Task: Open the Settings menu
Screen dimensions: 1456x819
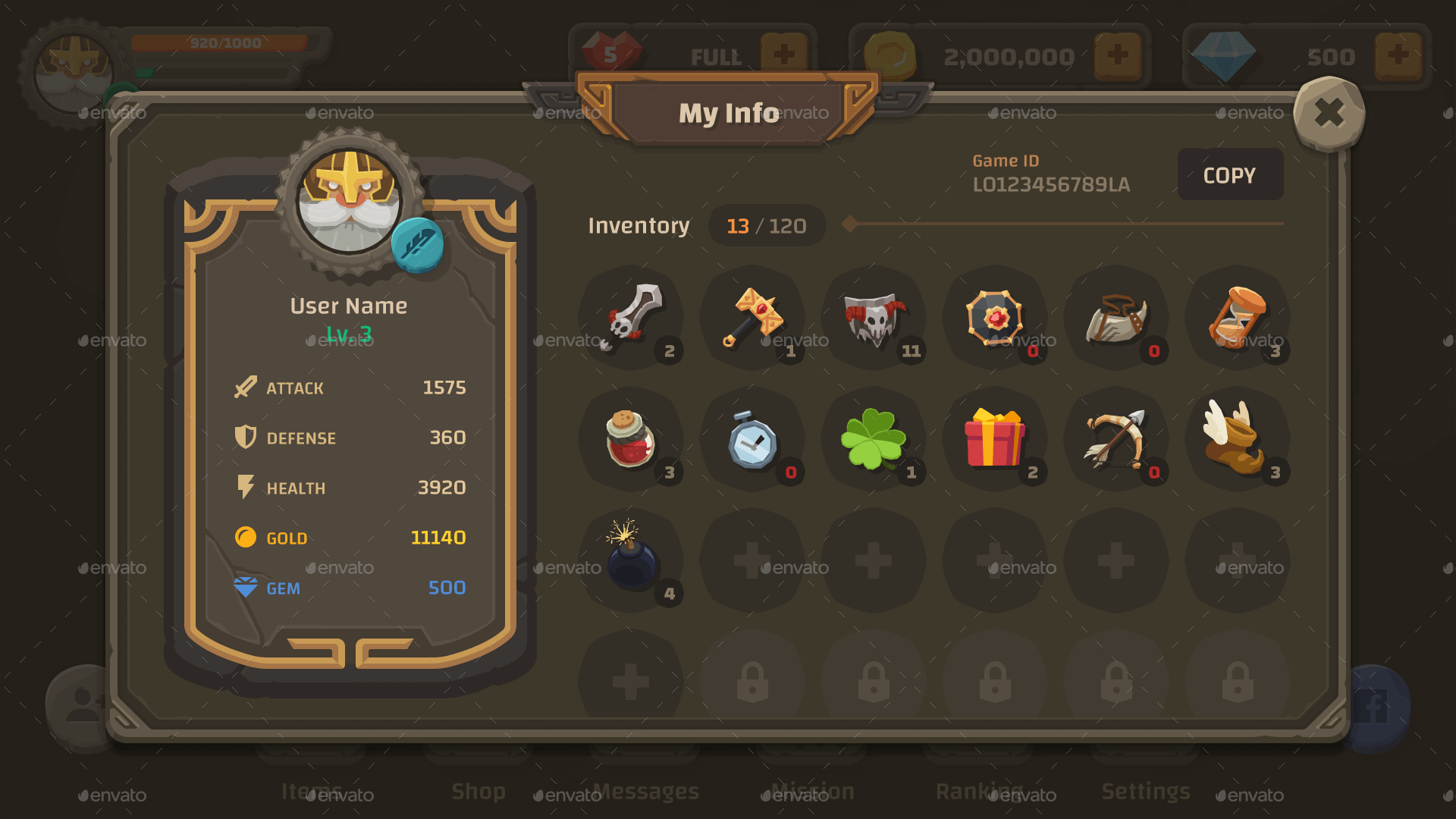Action: 1147,791
